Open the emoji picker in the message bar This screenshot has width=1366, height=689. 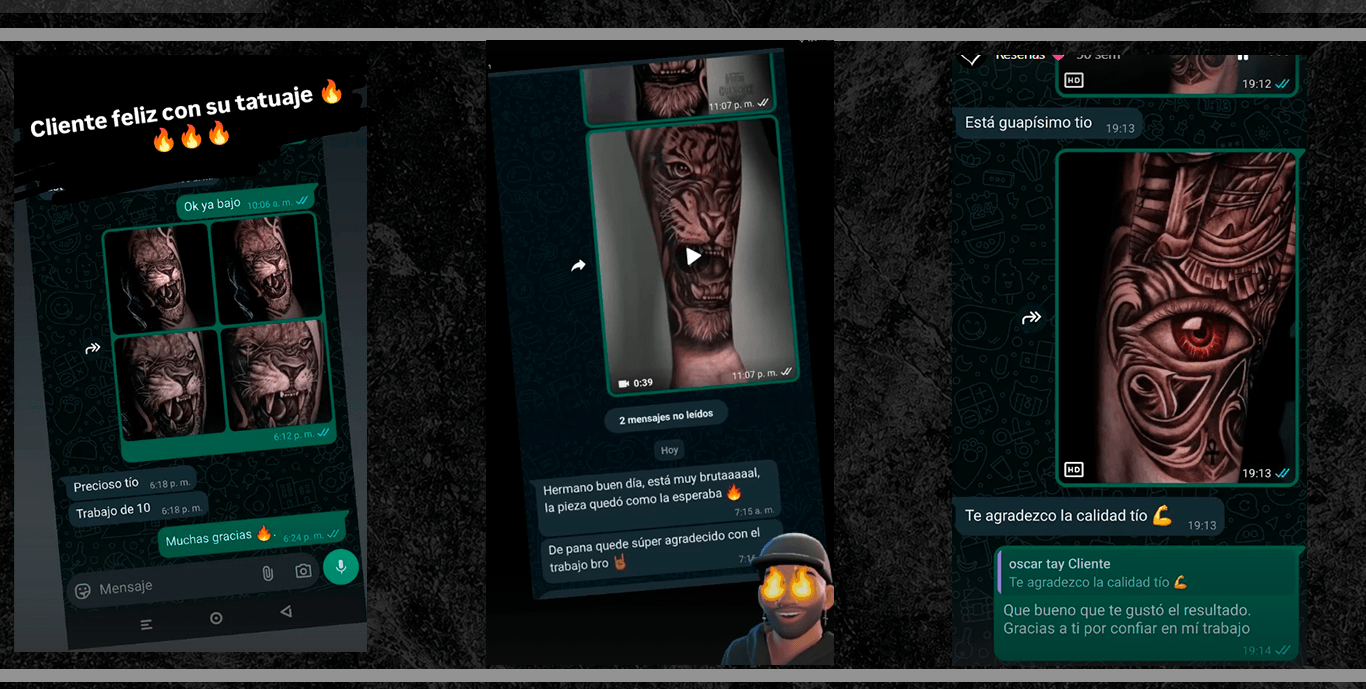point(83,591)
